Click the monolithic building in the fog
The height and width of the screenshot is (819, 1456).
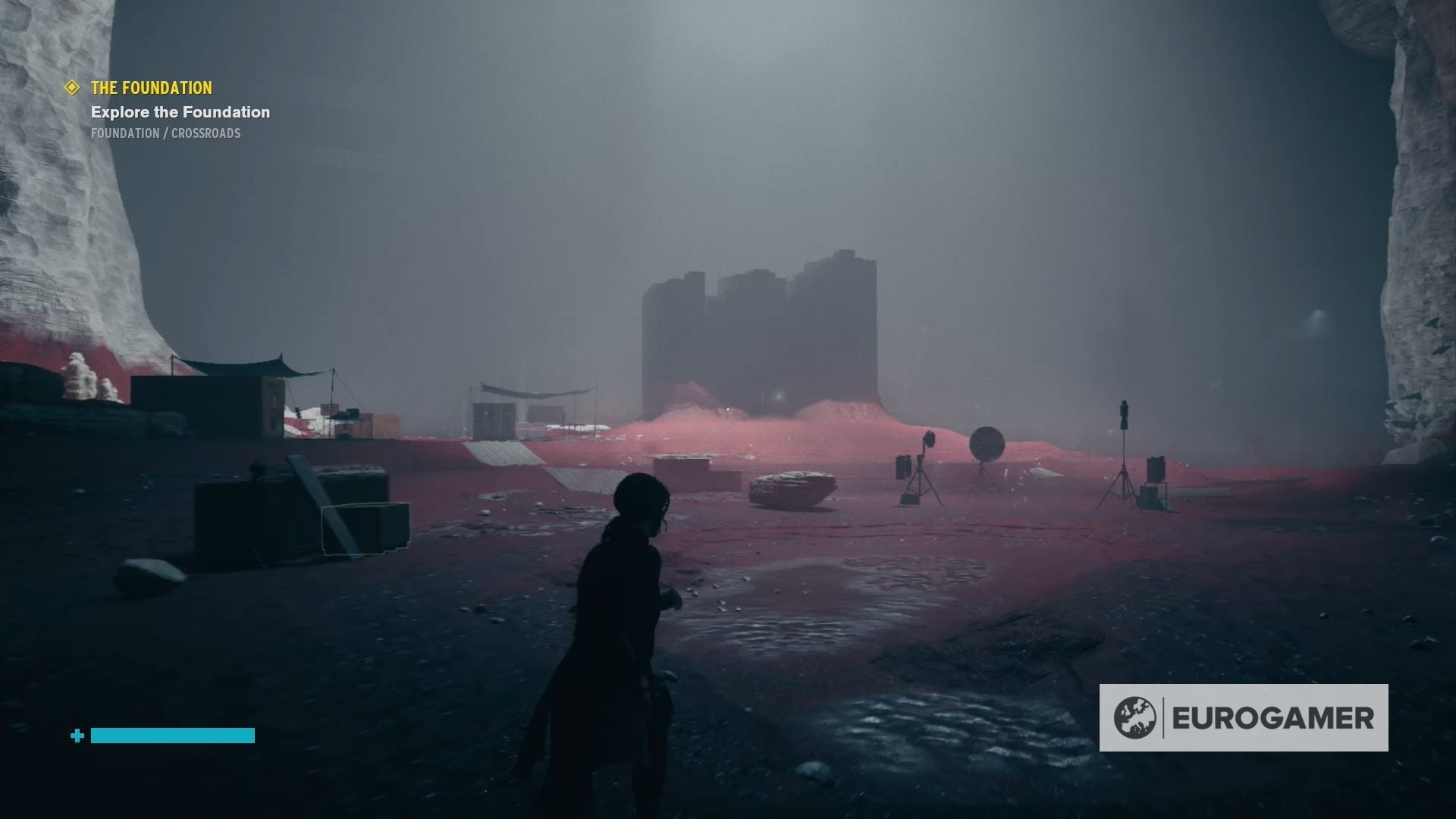[x=758, y=326]
